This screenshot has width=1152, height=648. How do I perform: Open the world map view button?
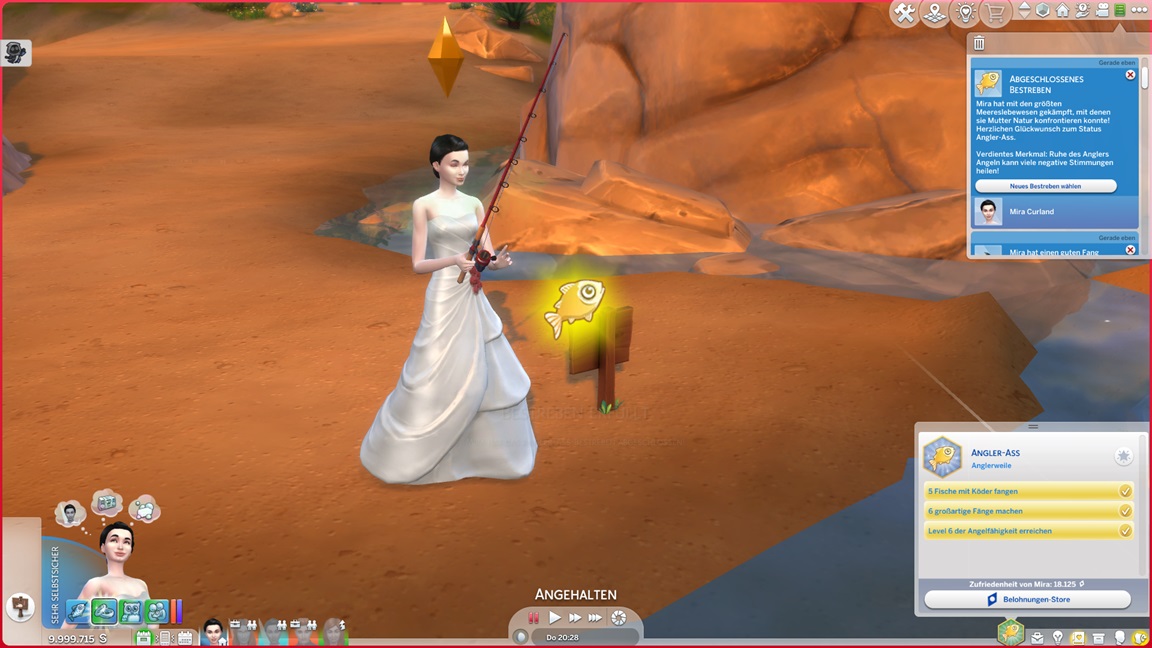pyautogui.click(x=935, y=13)
